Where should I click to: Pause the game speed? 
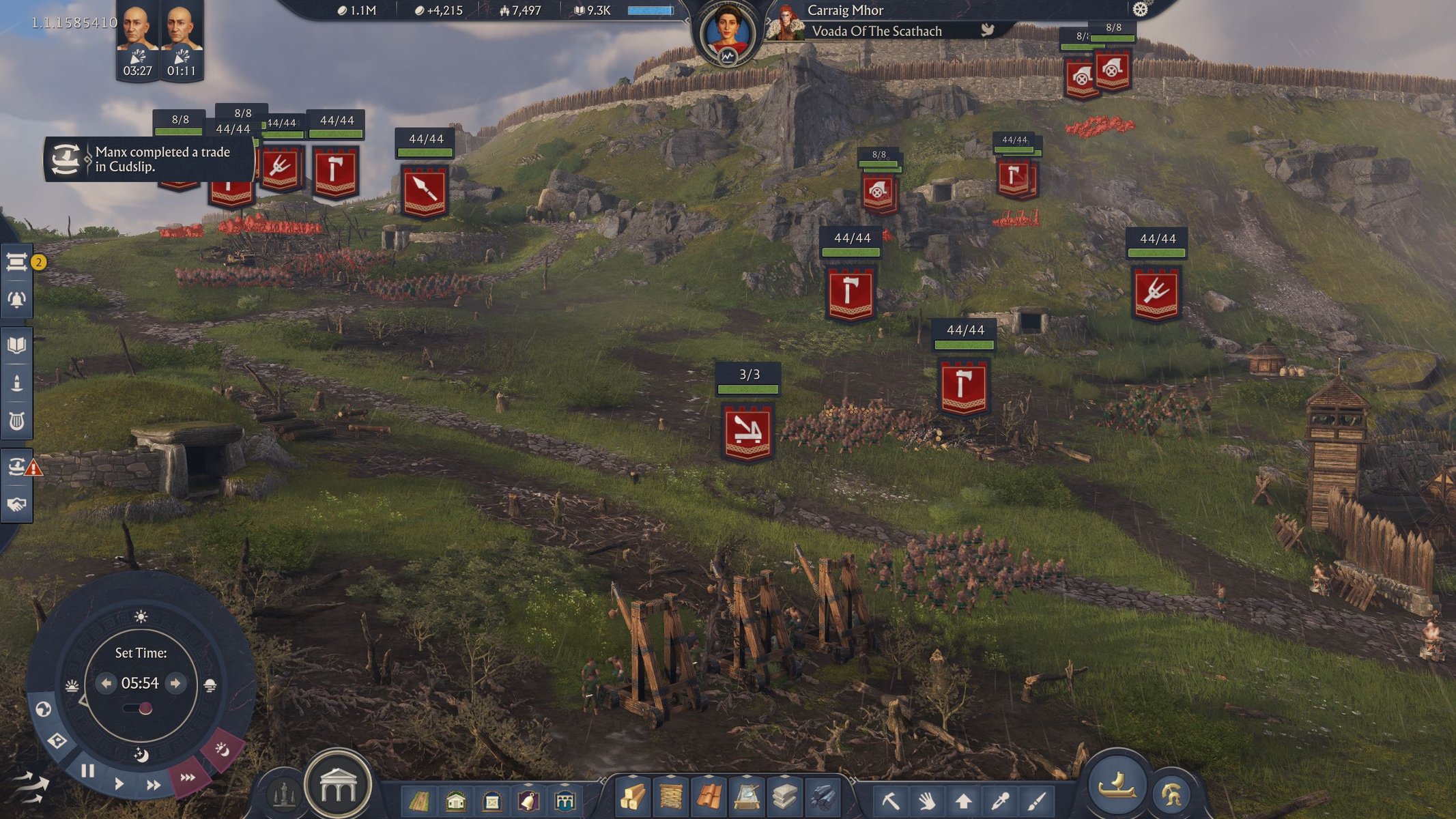(x=87, y=771)
